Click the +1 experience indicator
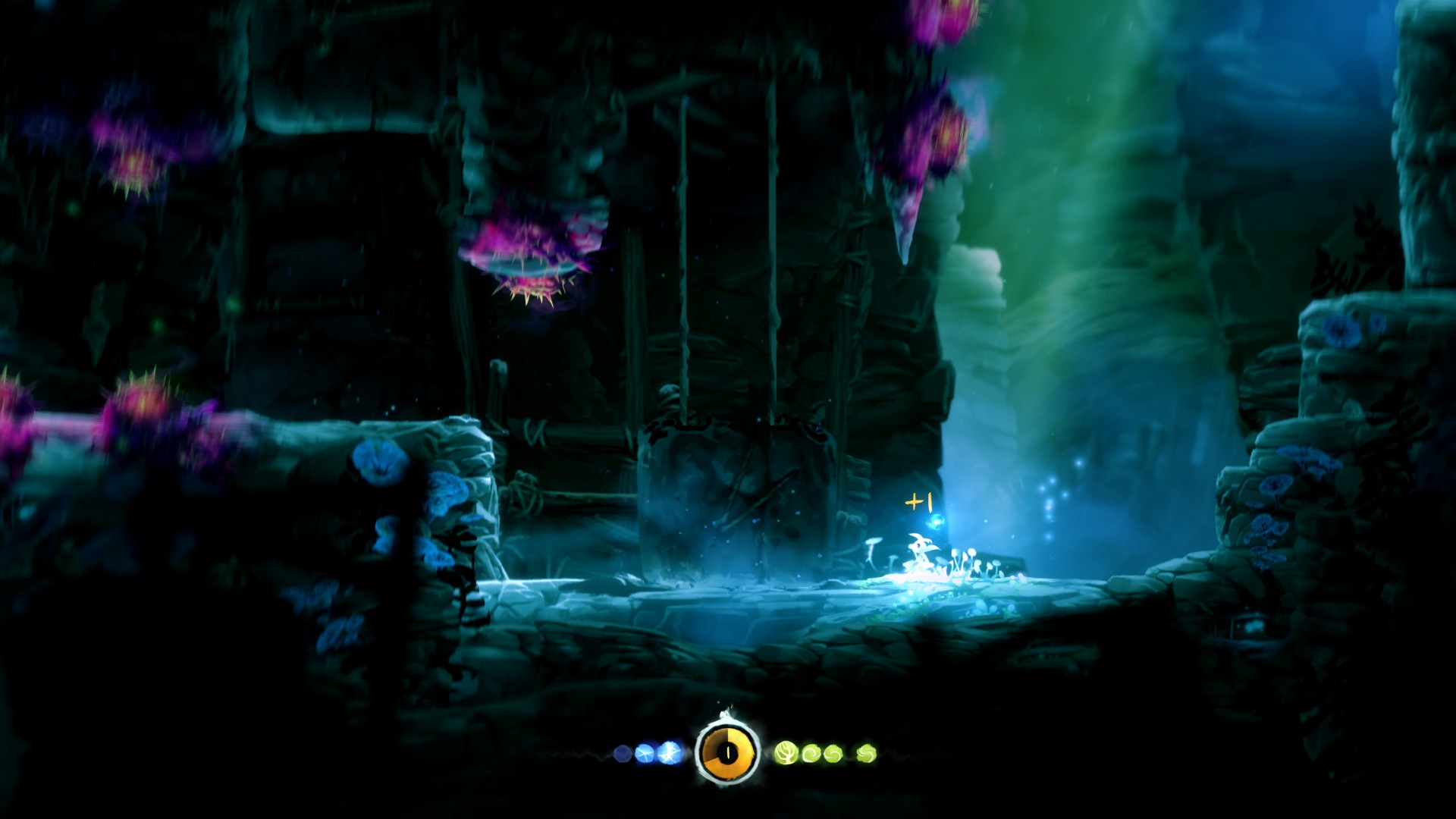Image resolution: width=1456 pixels, height=819 pixels. click(918, 502)
